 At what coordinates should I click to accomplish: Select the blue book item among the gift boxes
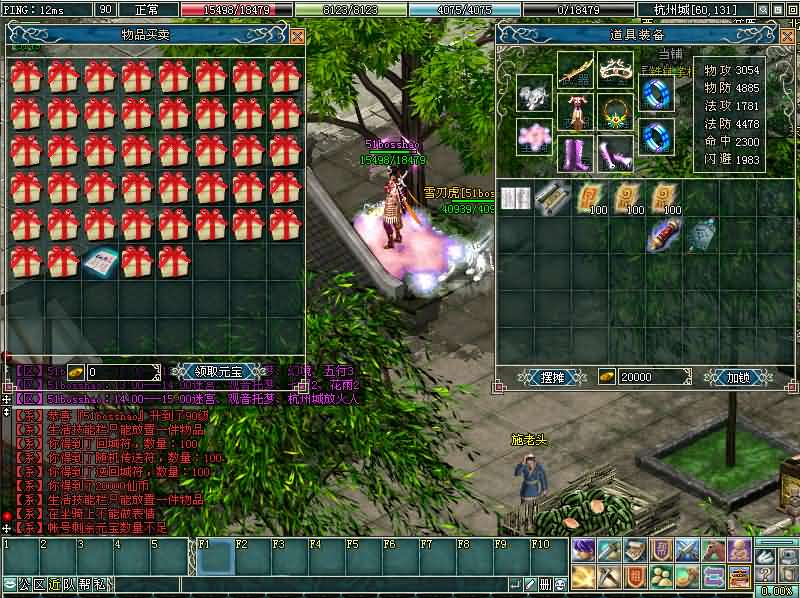tap(100, 262)
